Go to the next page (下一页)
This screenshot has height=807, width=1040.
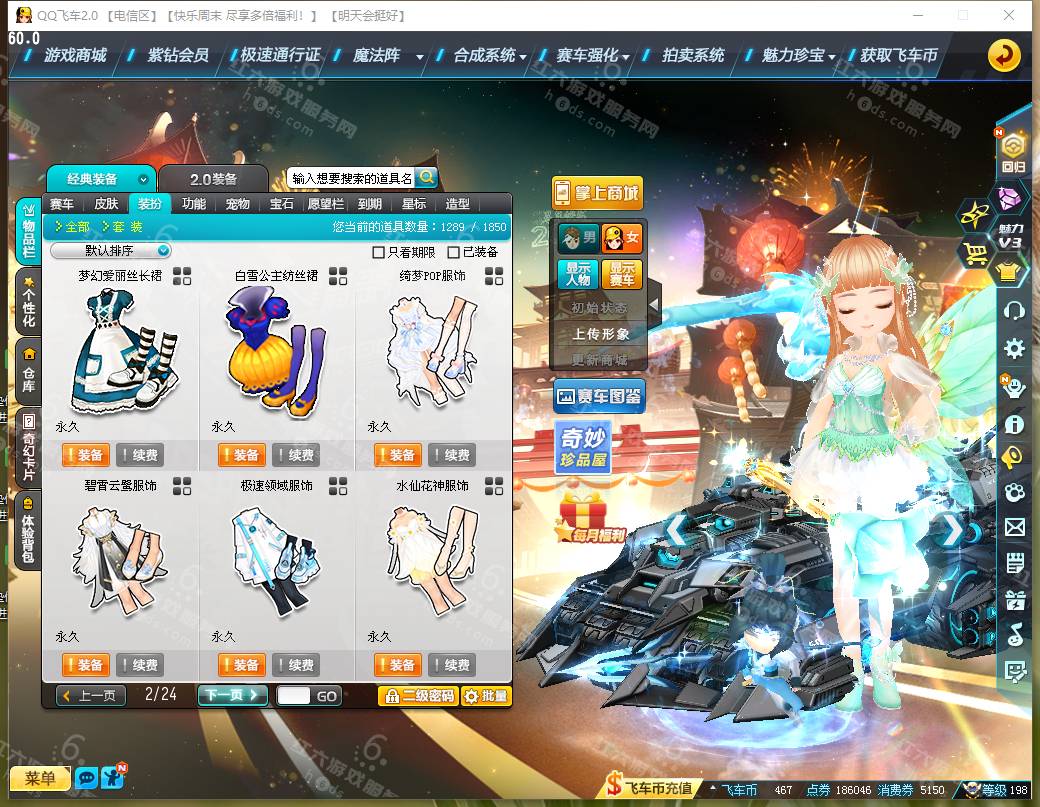232,695
